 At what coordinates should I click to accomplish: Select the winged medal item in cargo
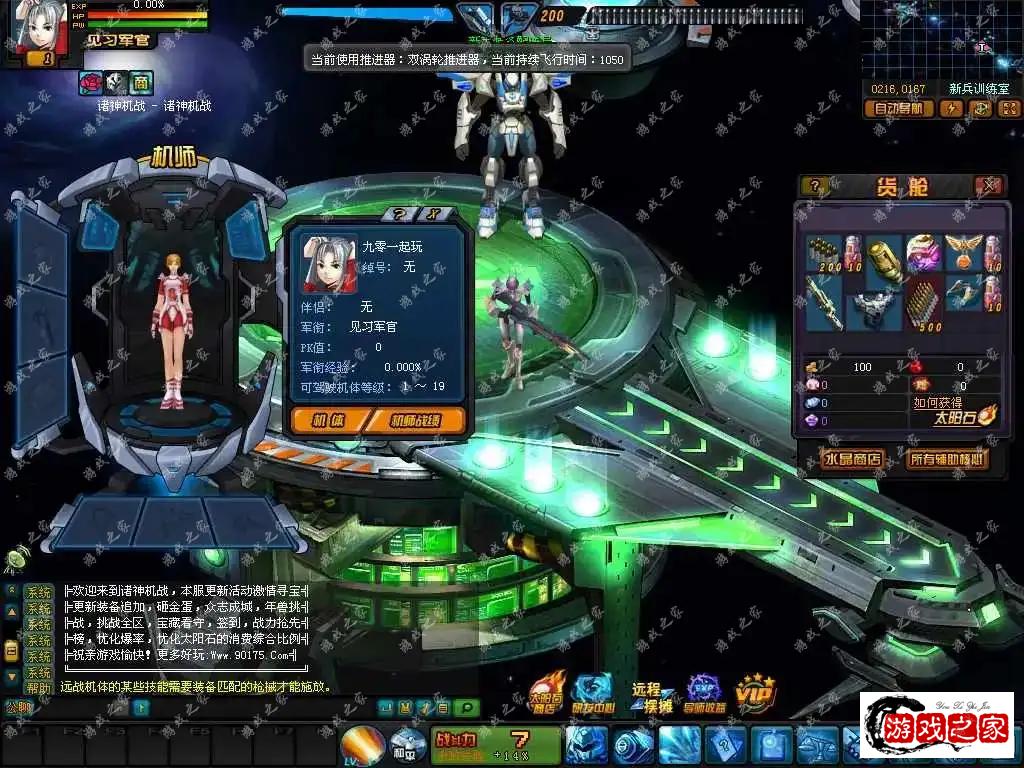963,251
